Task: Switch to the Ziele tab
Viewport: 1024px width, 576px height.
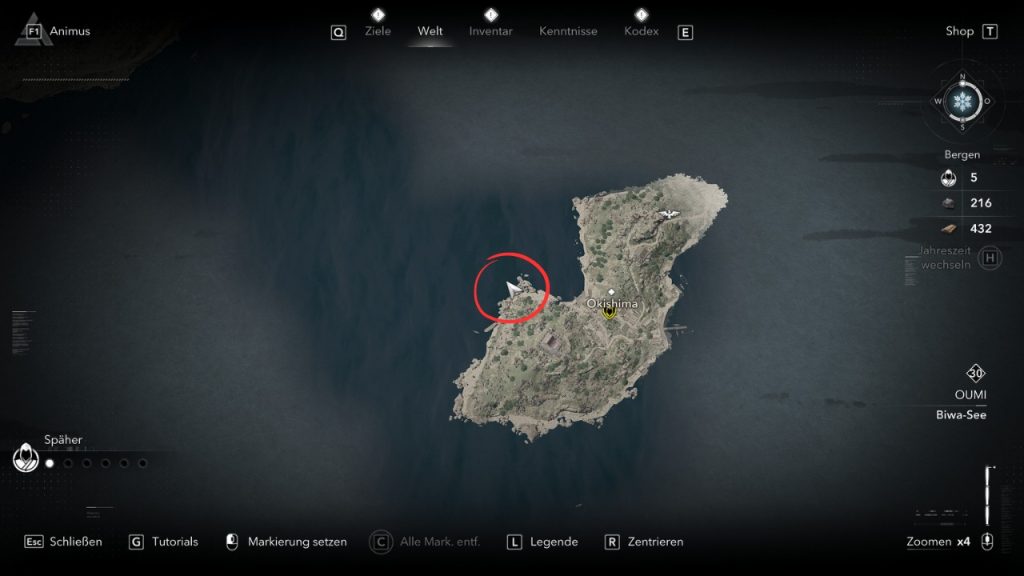Action: [378, 31]
